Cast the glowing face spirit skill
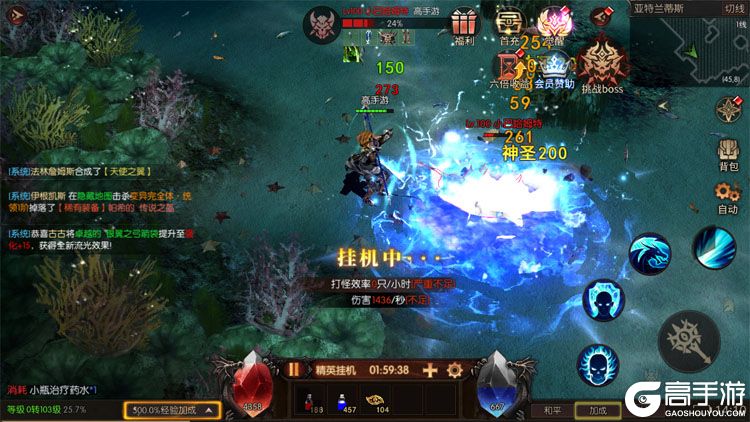750x422 pixels. tap(606, 300)
